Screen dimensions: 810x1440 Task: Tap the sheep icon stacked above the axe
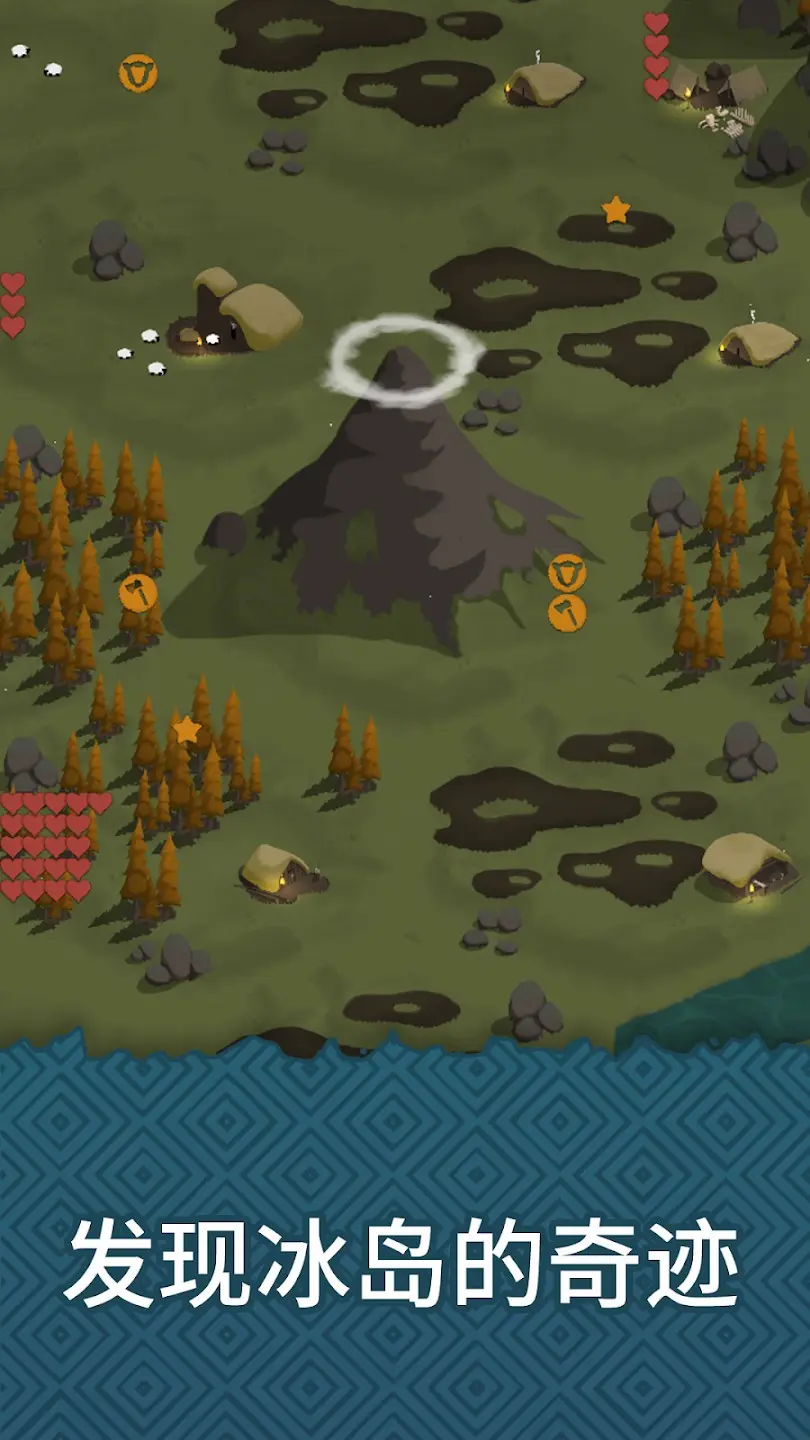click(x=567, y=573)
